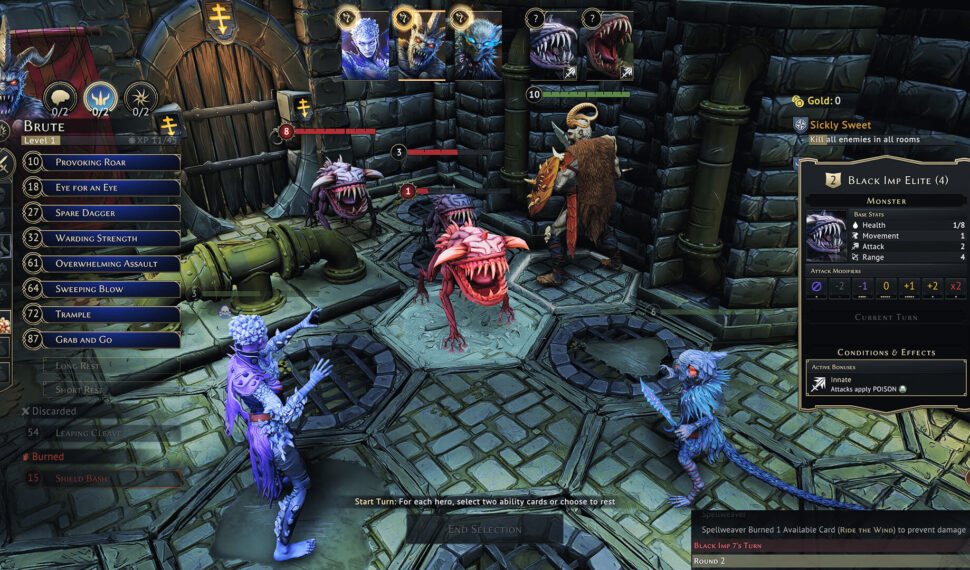Click the brain-shaped icon above Brute
Viewport: 970px width, 570px height.
(x=61, y=97)
